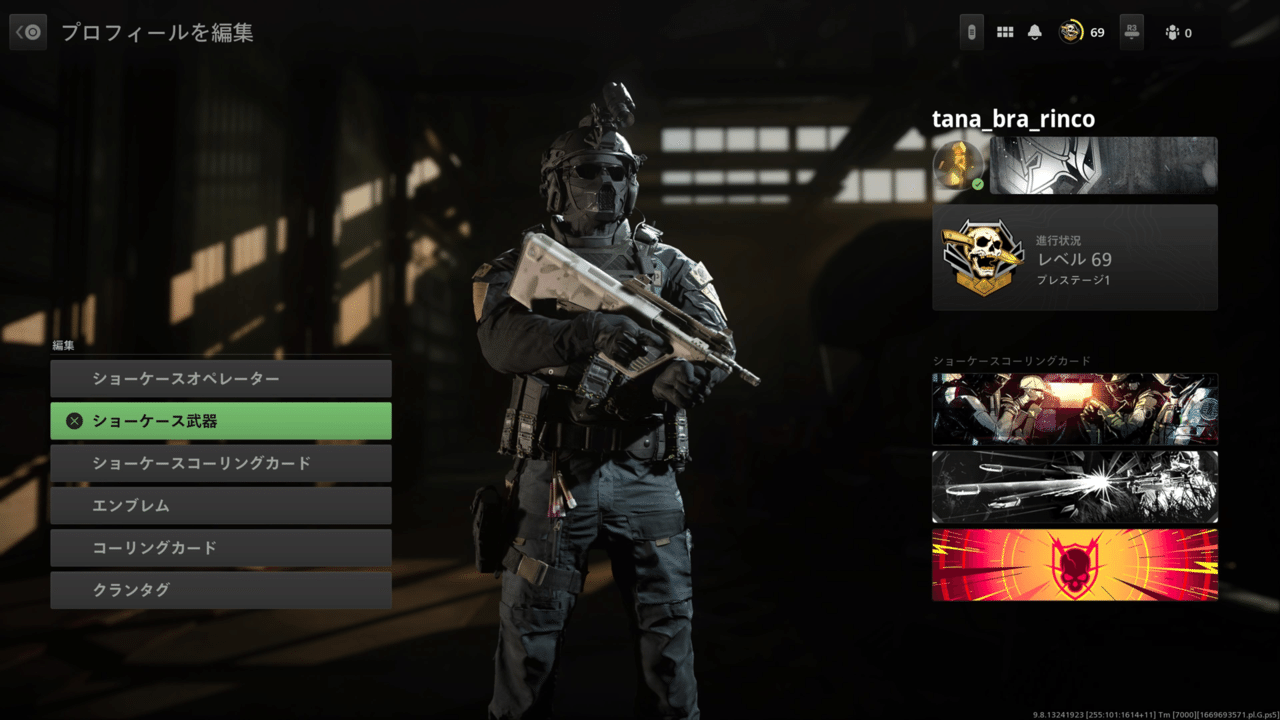Open the party members icon
This screenshot has width=1280, height=720.
pyautogui.click(x=1173, y=33)
